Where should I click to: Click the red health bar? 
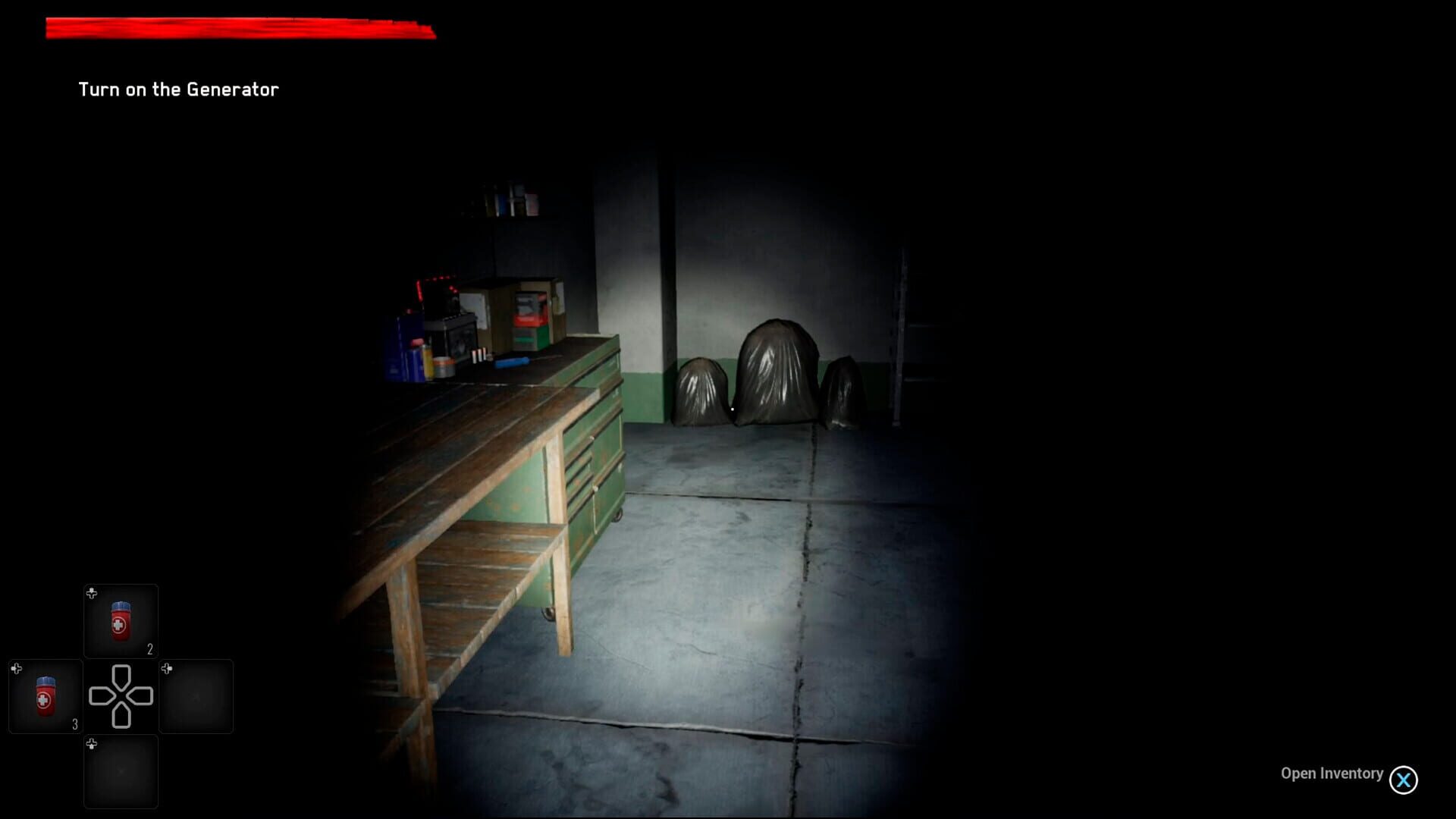tap(240, 28)
